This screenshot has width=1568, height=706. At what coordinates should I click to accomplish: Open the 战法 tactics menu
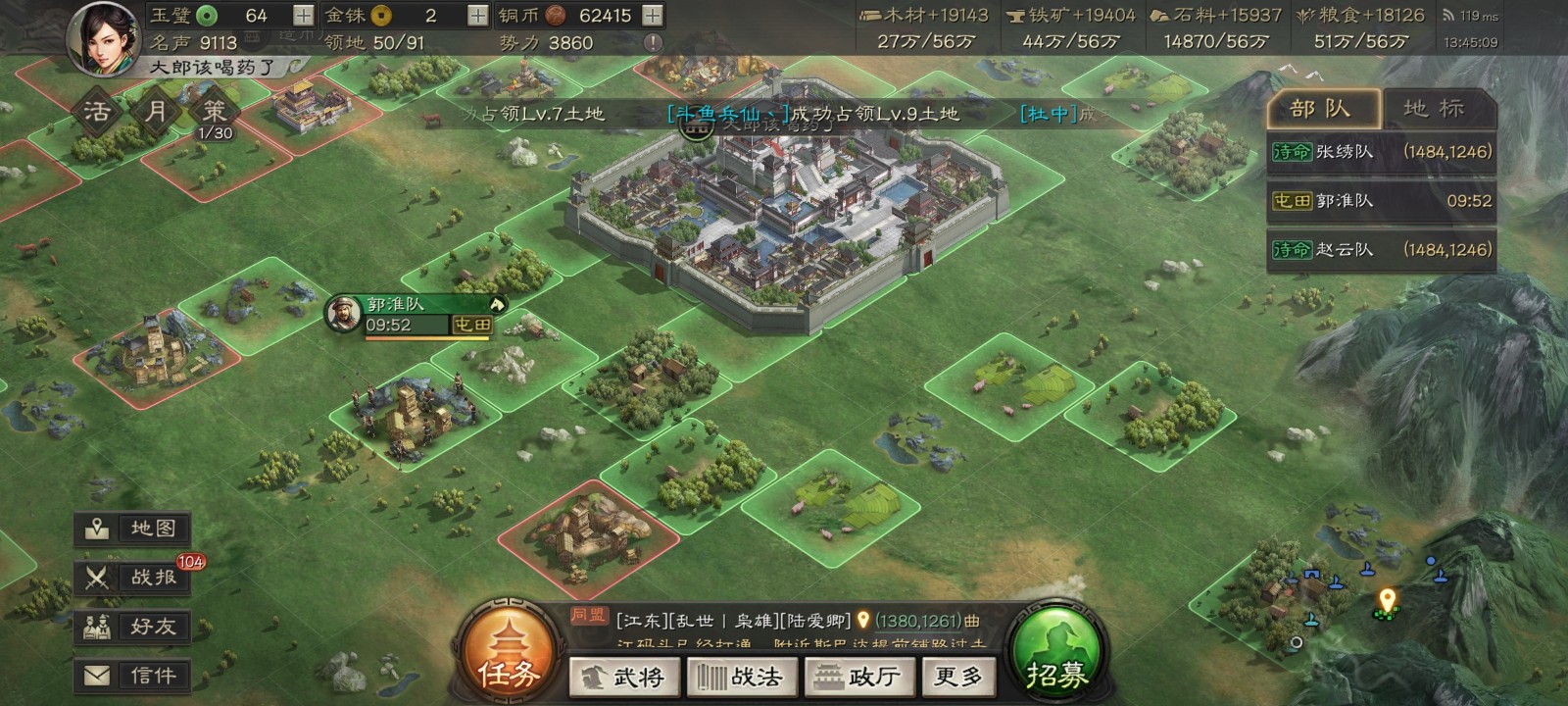(x=742, y=677)
